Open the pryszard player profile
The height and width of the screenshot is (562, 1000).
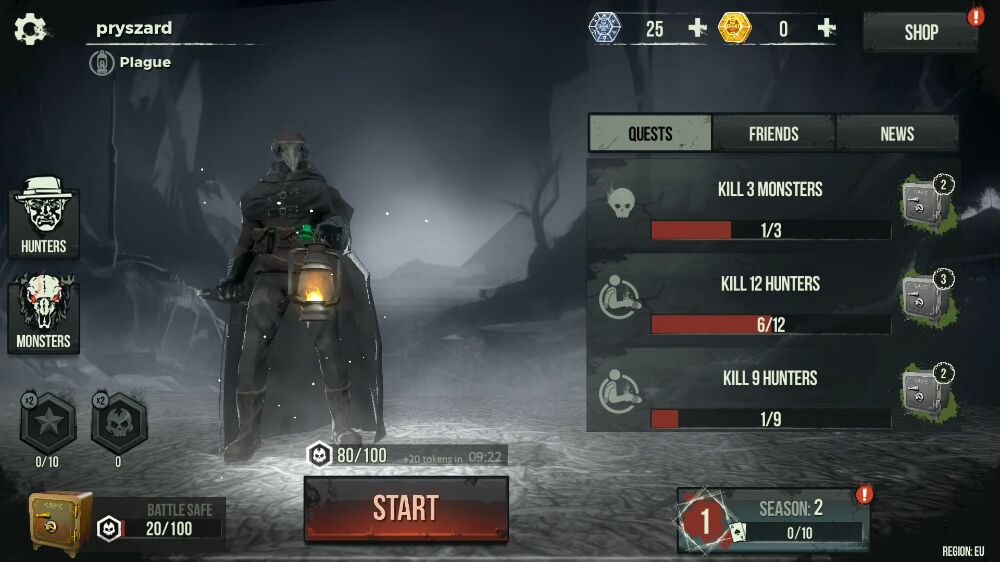point(134,28)
